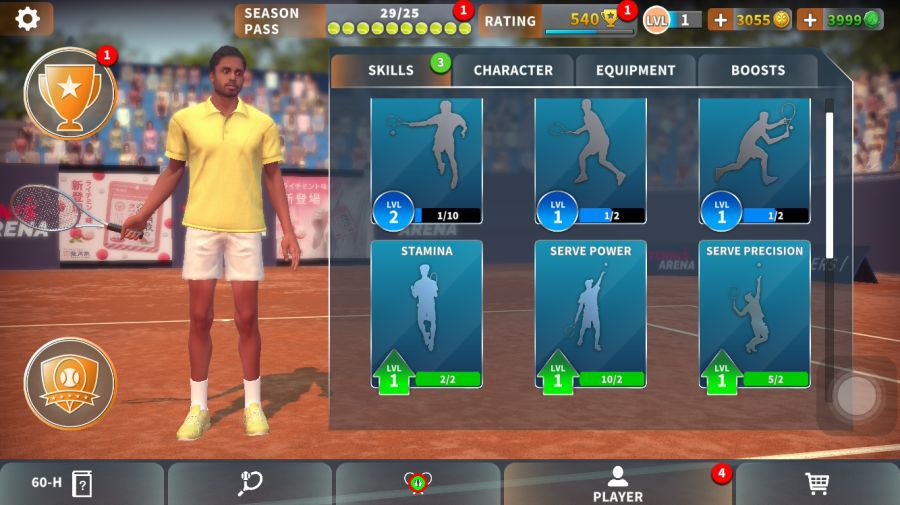Add more green tennis ball currency
The image size is (900, 505).
[809, 20]
